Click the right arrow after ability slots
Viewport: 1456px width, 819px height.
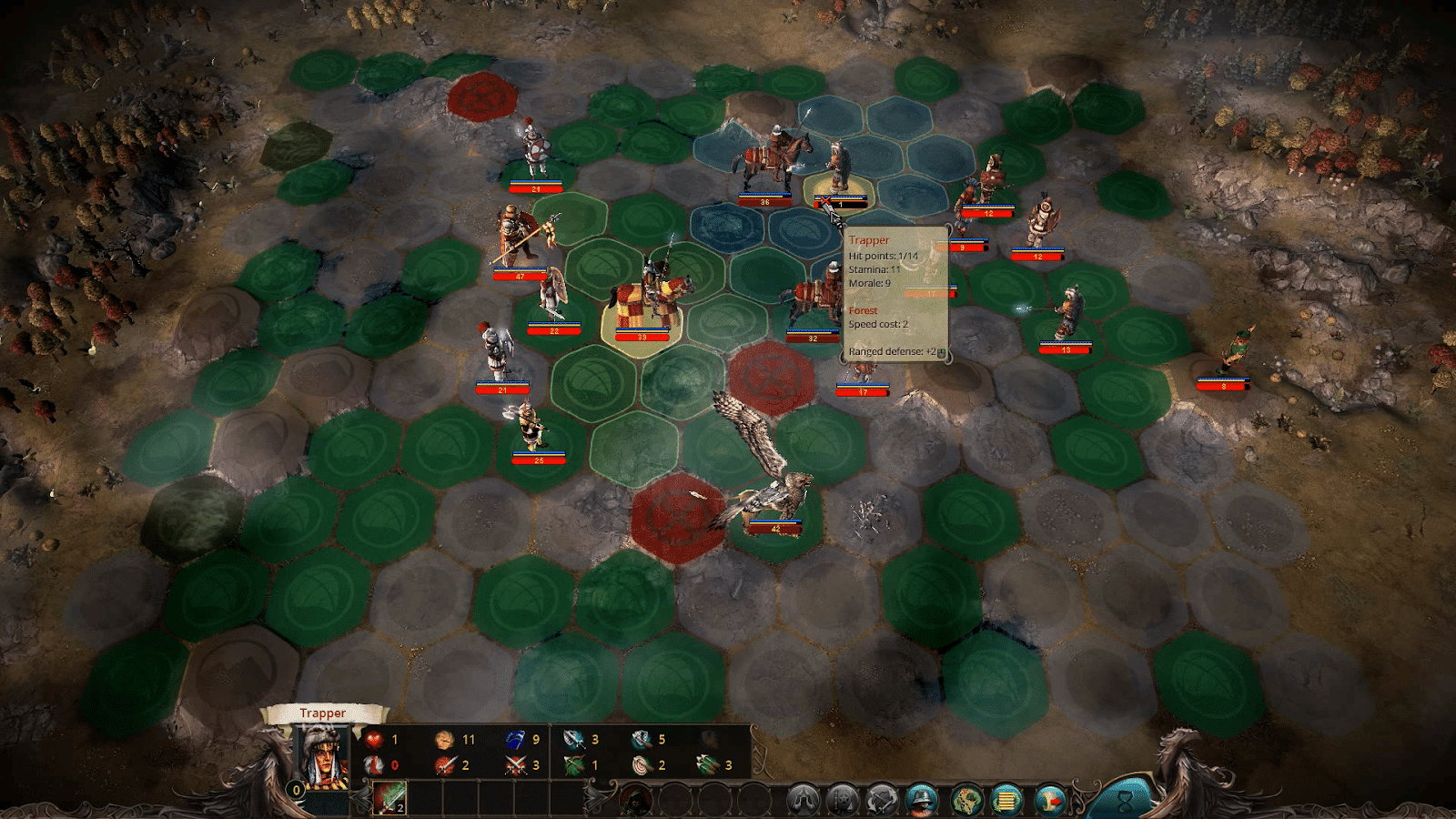pos(597,799)
